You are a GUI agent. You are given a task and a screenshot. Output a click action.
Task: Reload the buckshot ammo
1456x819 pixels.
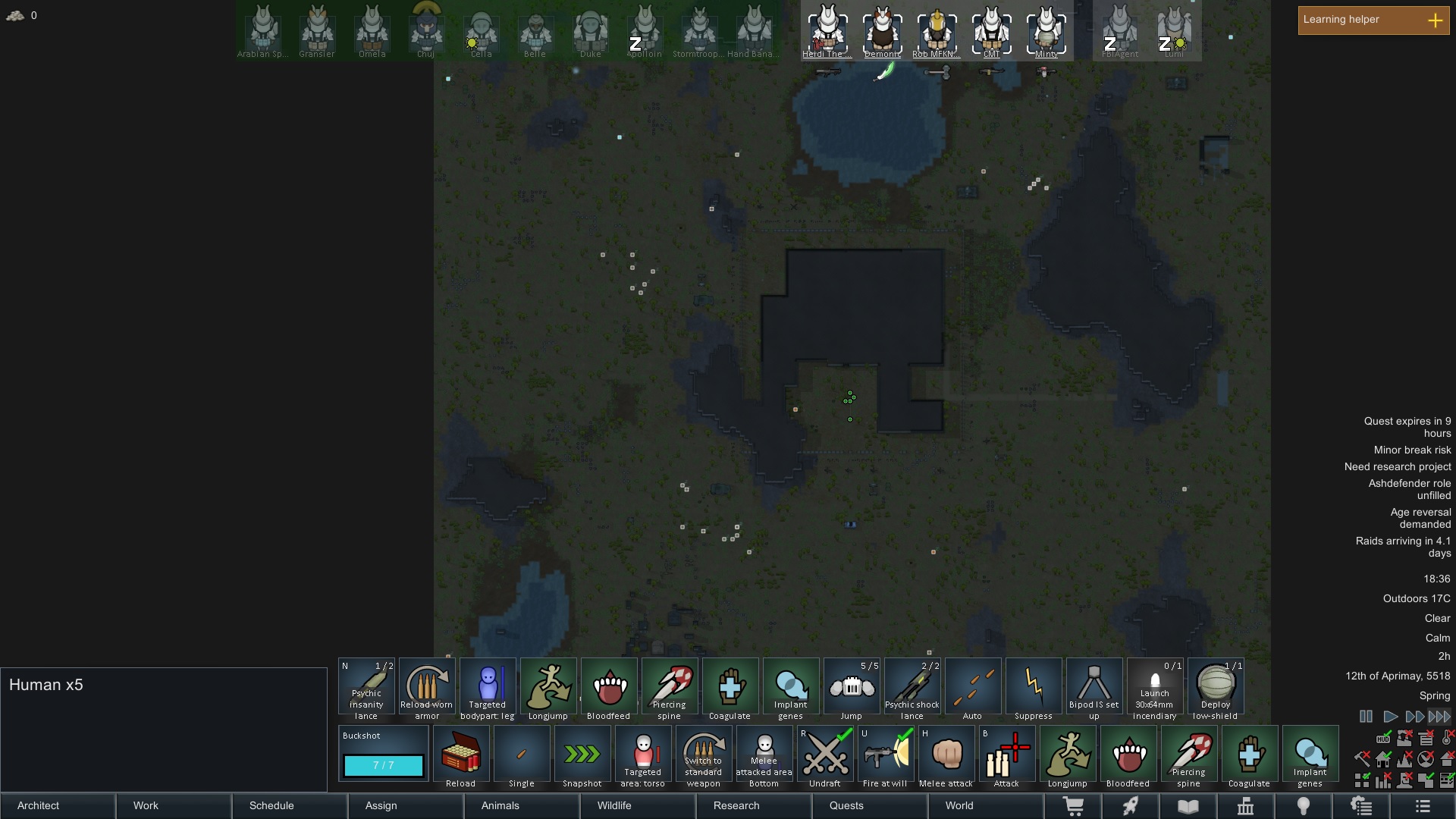click(460, 755)
